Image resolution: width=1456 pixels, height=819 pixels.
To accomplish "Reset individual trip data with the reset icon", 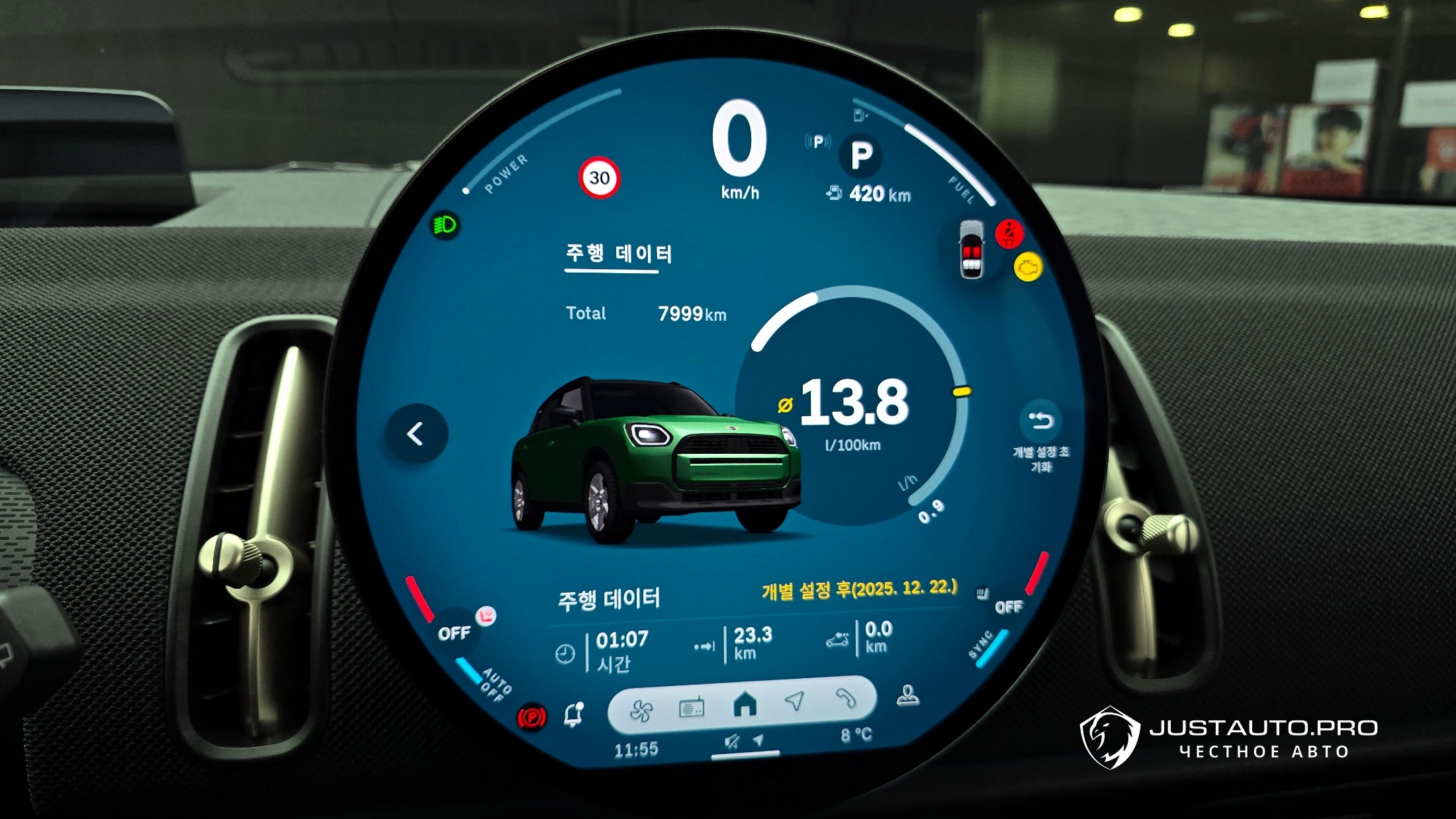I will [1040, 421].
